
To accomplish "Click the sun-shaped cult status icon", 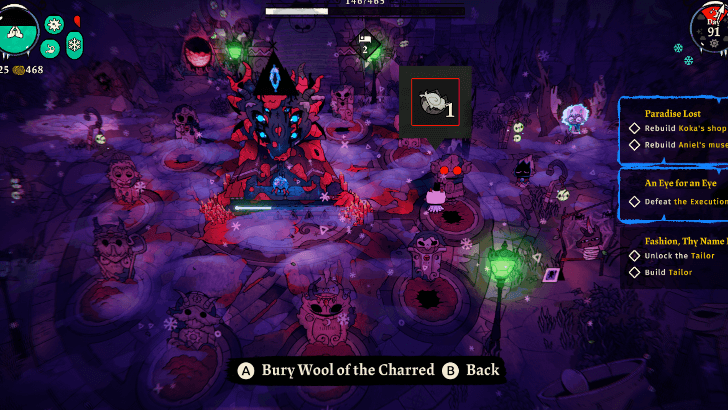I will click(x=54, y=24).
